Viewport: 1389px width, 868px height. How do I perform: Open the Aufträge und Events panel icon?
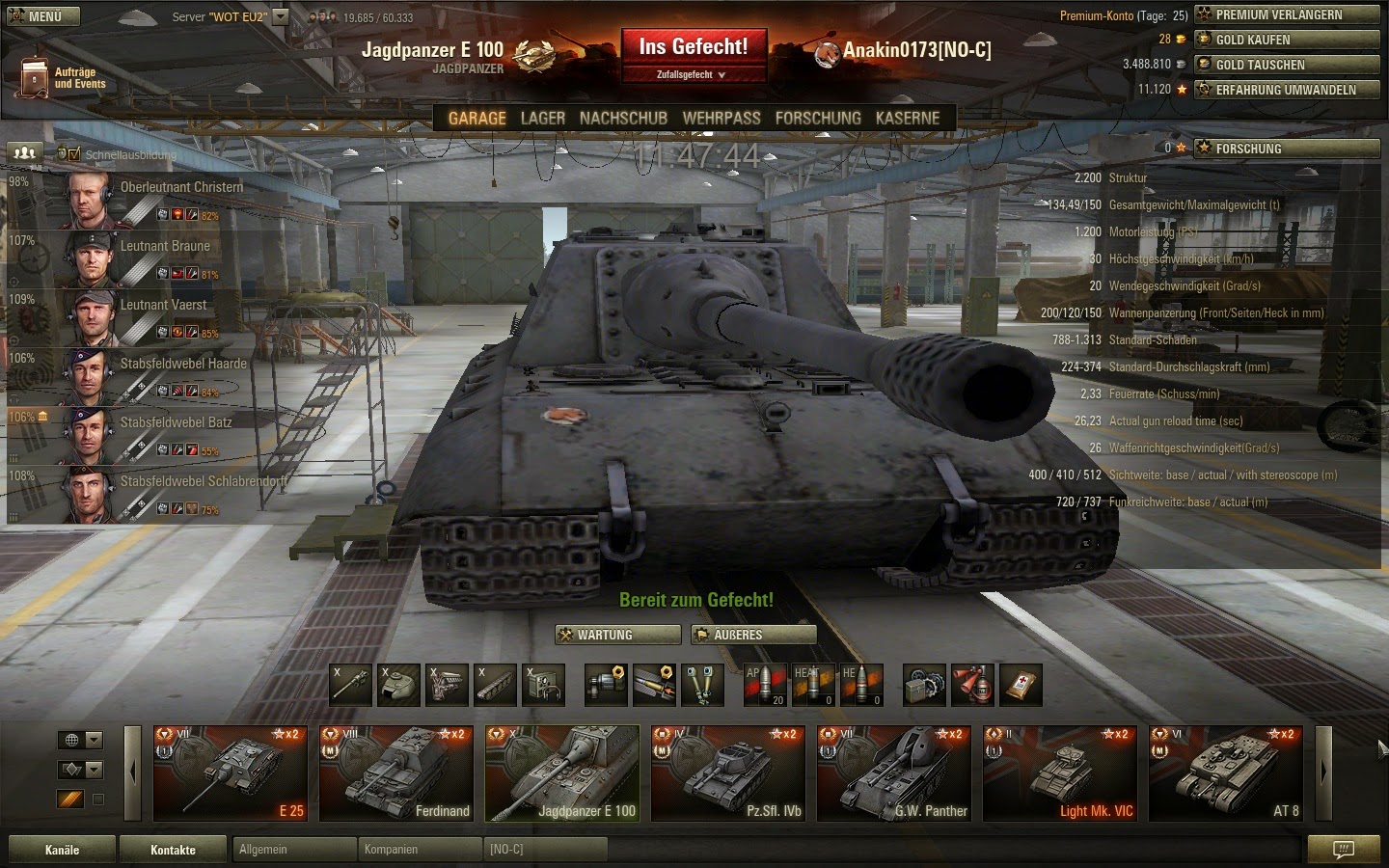[35, 74]
